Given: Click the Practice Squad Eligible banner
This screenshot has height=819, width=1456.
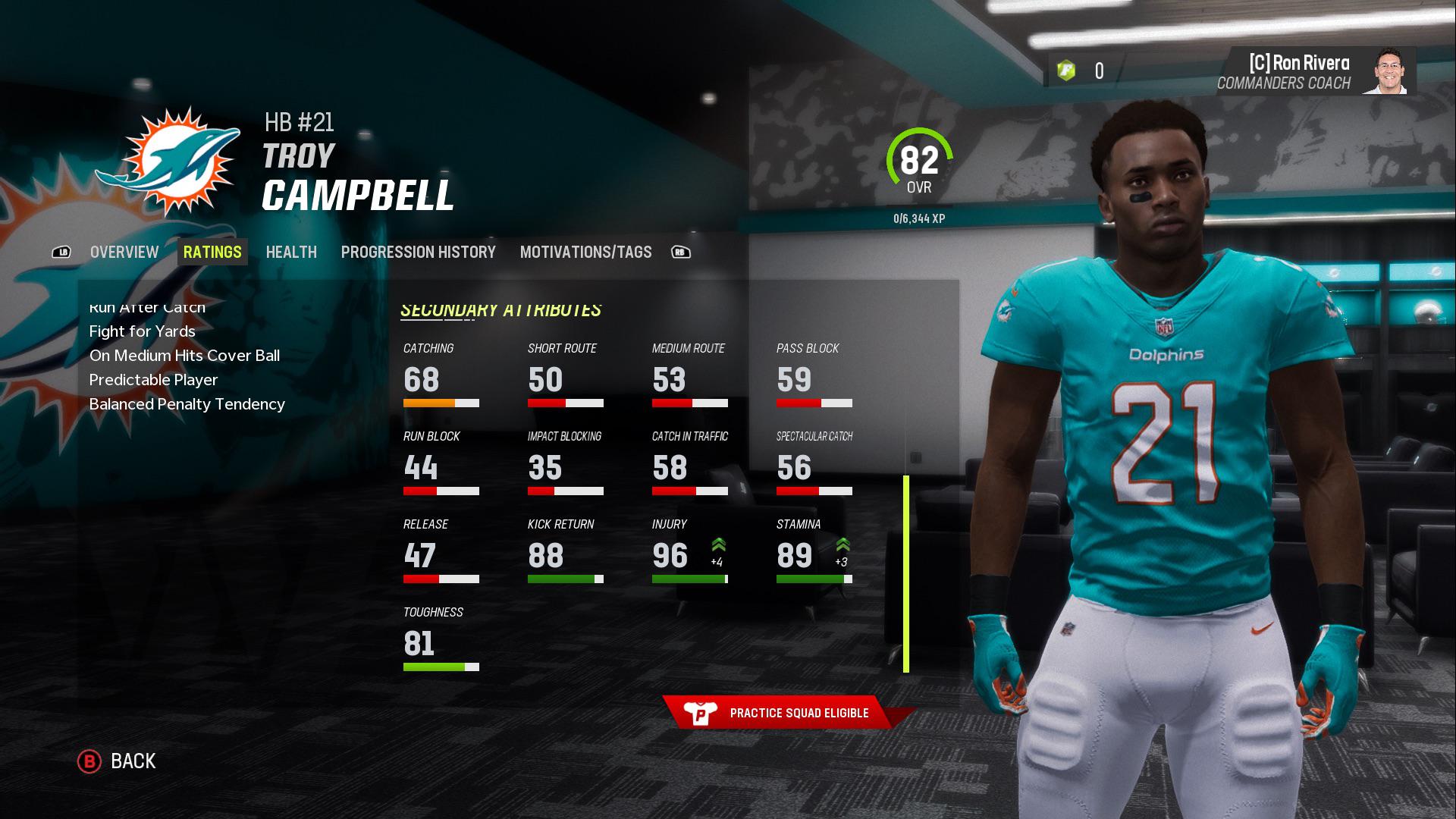Looking at the screenshot, I should click(x=787, y=713).
